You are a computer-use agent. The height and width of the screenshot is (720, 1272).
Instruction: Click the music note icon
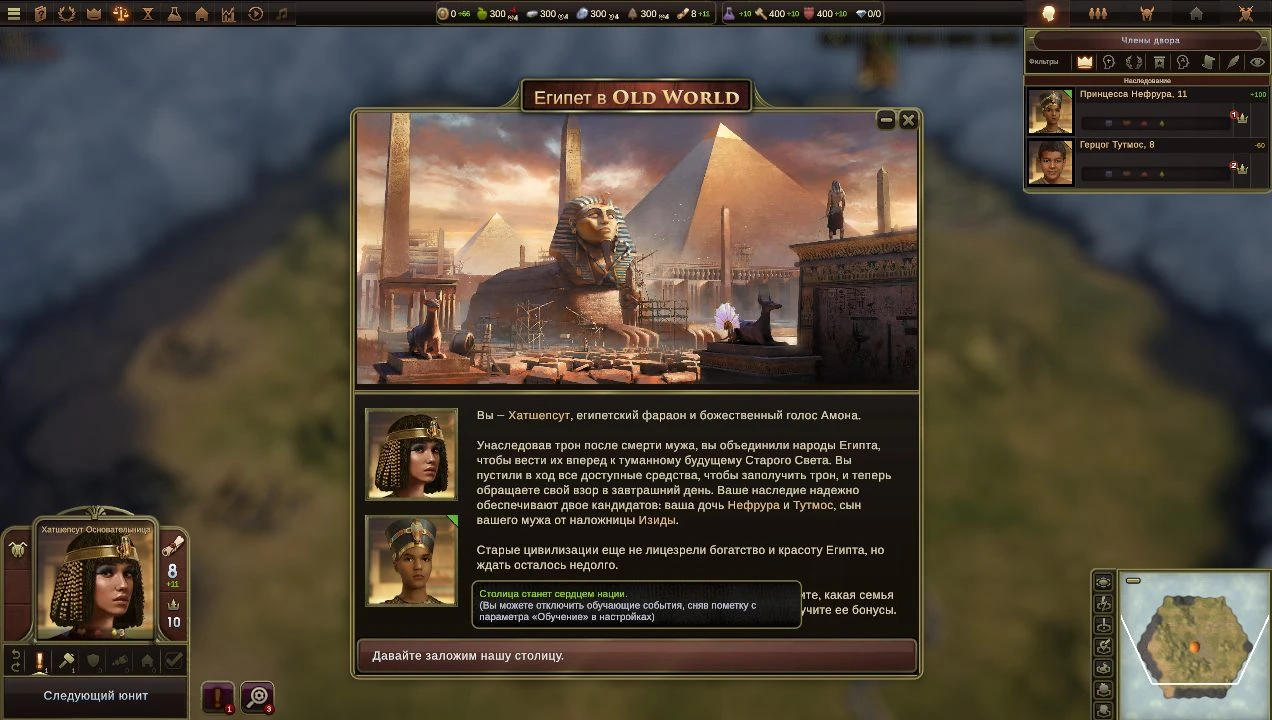[282, 14]
